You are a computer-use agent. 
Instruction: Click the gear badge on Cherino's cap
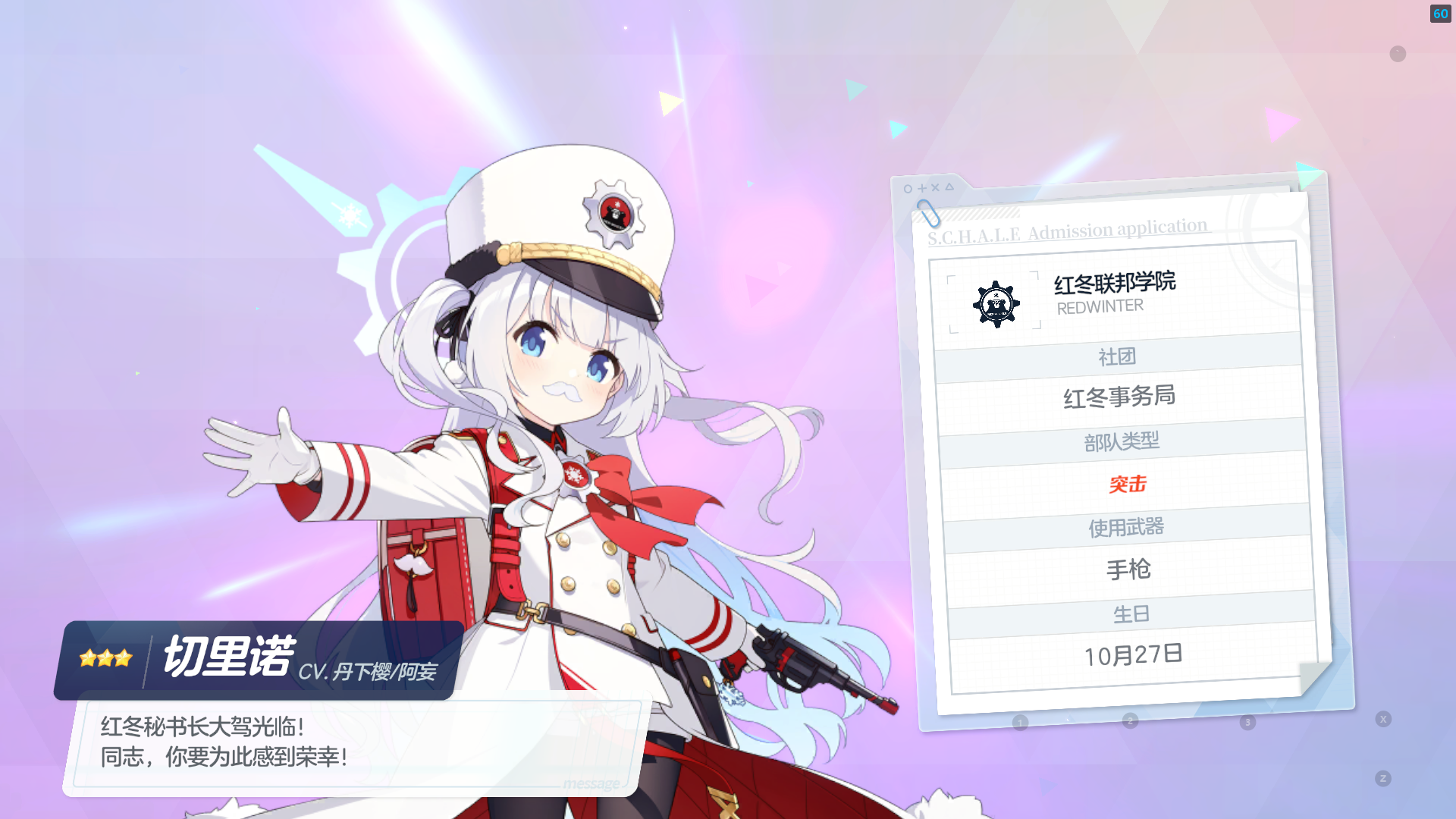[x=616, y=220]
